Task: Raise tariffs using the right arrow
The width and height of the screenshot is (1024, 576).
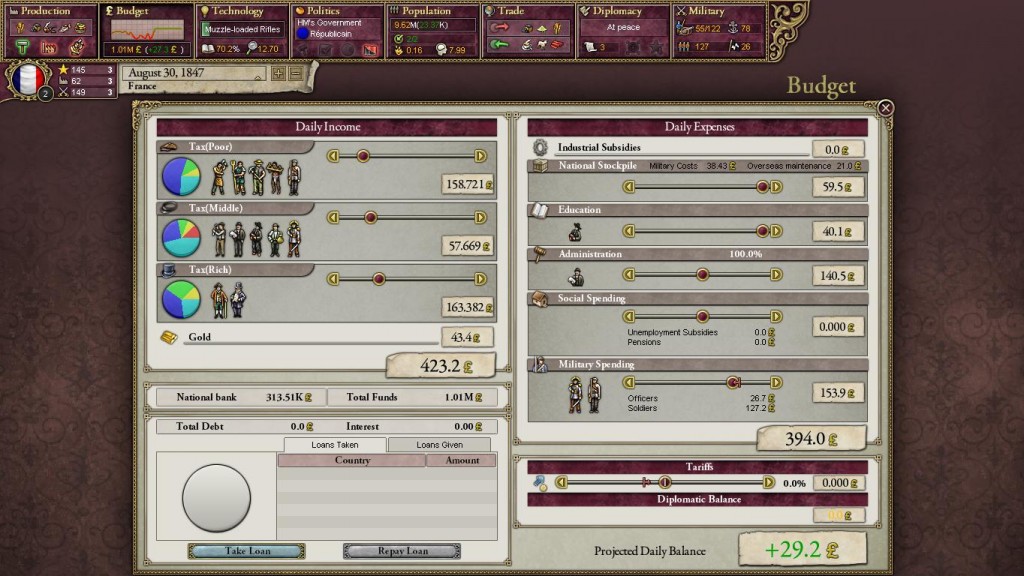Action: tap(768, 482)
